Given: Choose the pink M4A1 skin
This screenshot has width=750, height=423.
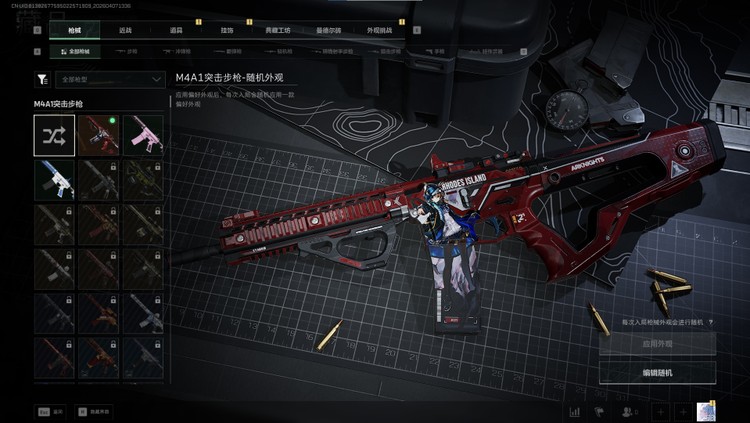Looking at the screenshot, I should coord(142,135).
